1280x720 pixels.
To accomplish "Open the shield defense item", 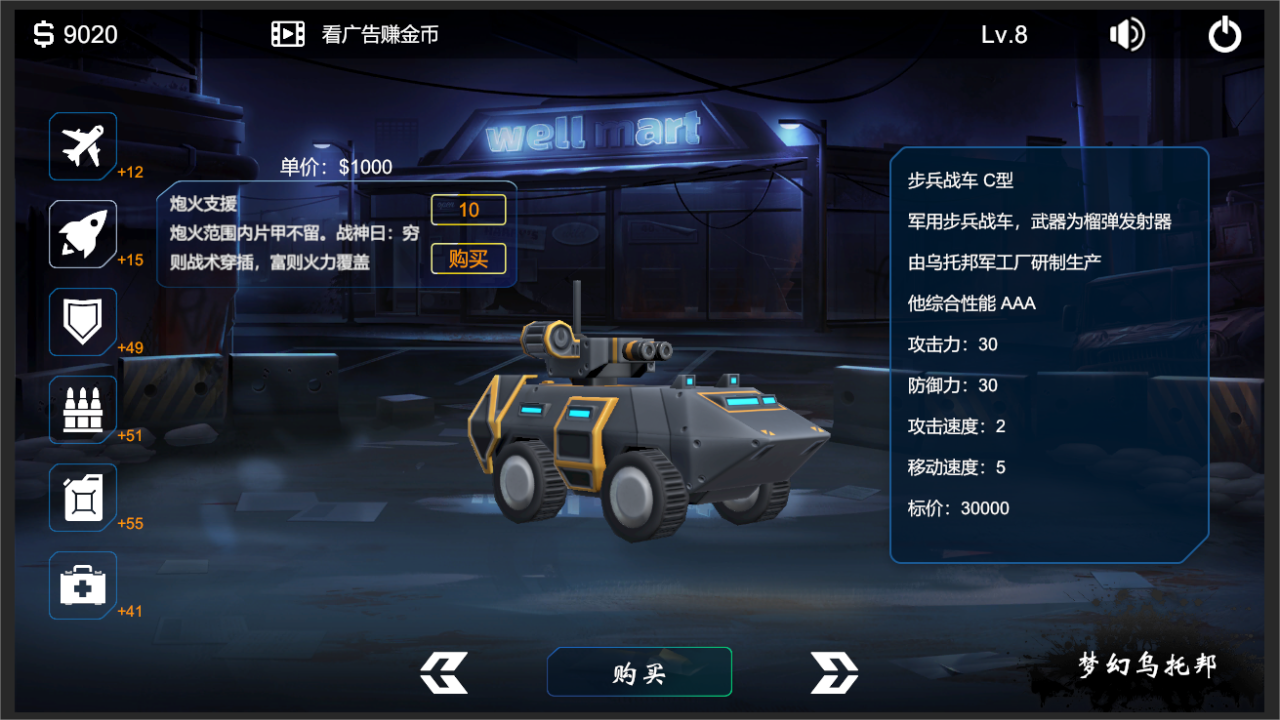I will click(82, 322).
